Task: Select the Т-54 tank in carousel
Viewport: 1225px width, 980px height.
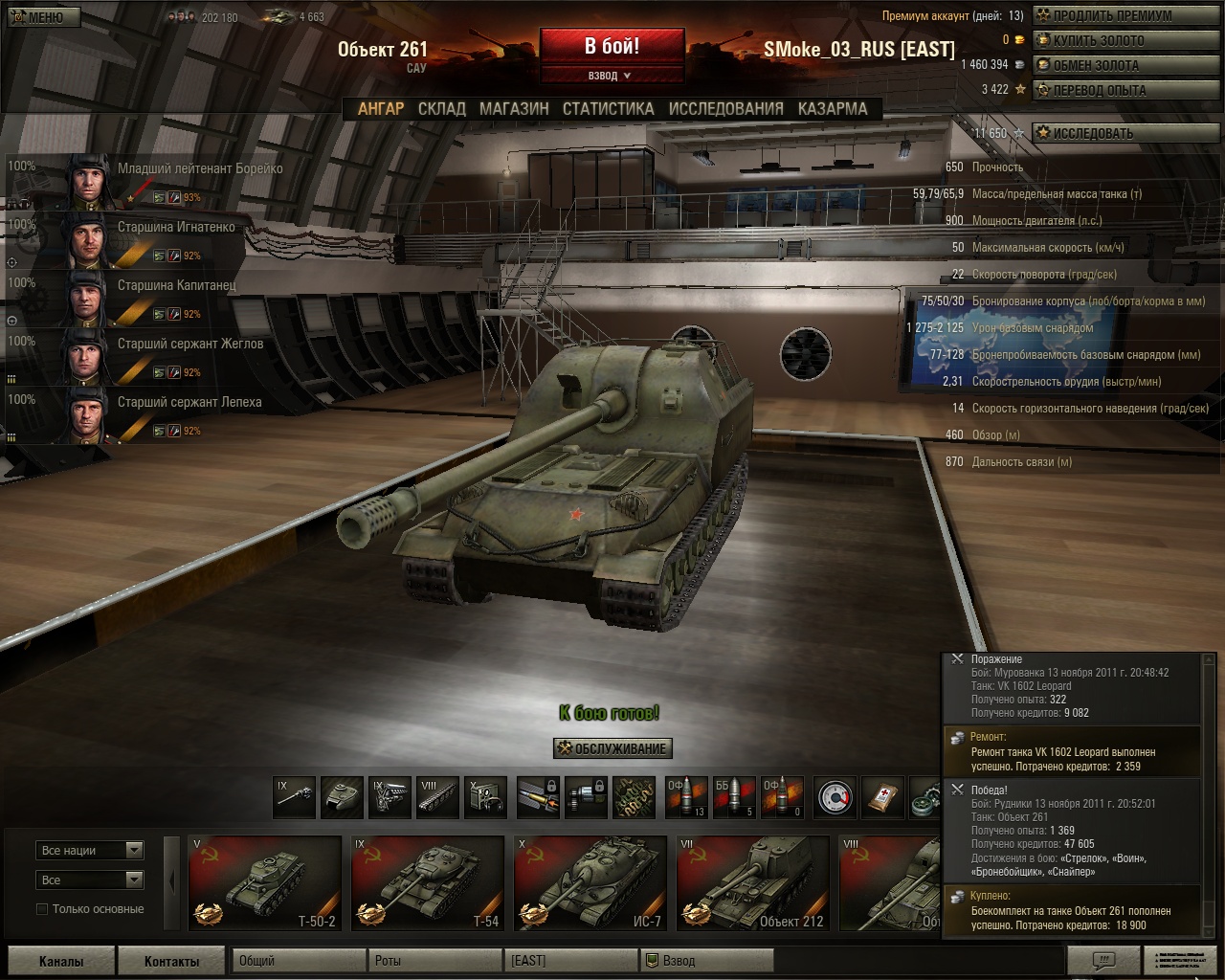Action: click(x=427, y=882)
